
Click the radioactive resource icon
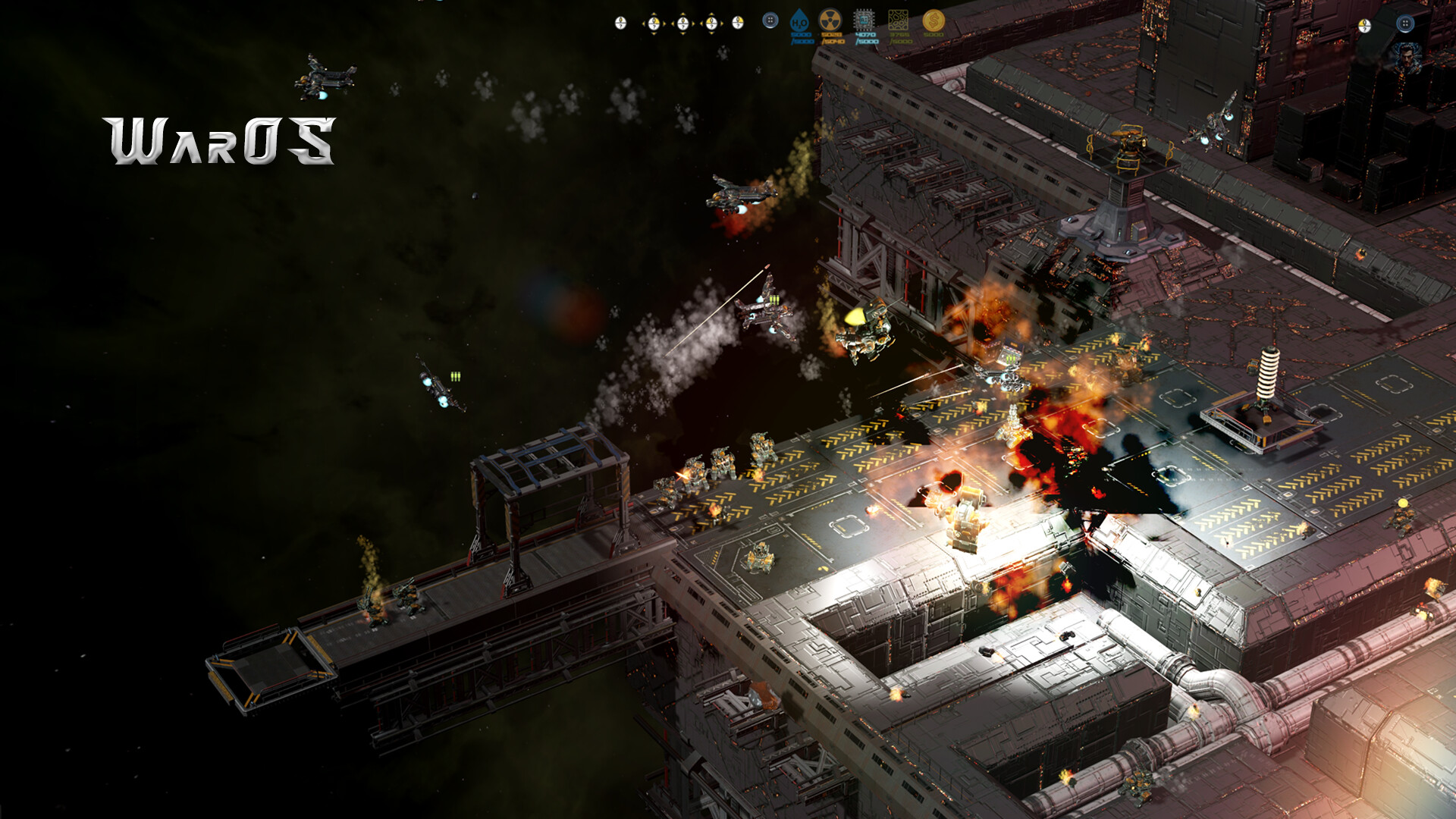point(830,20)
